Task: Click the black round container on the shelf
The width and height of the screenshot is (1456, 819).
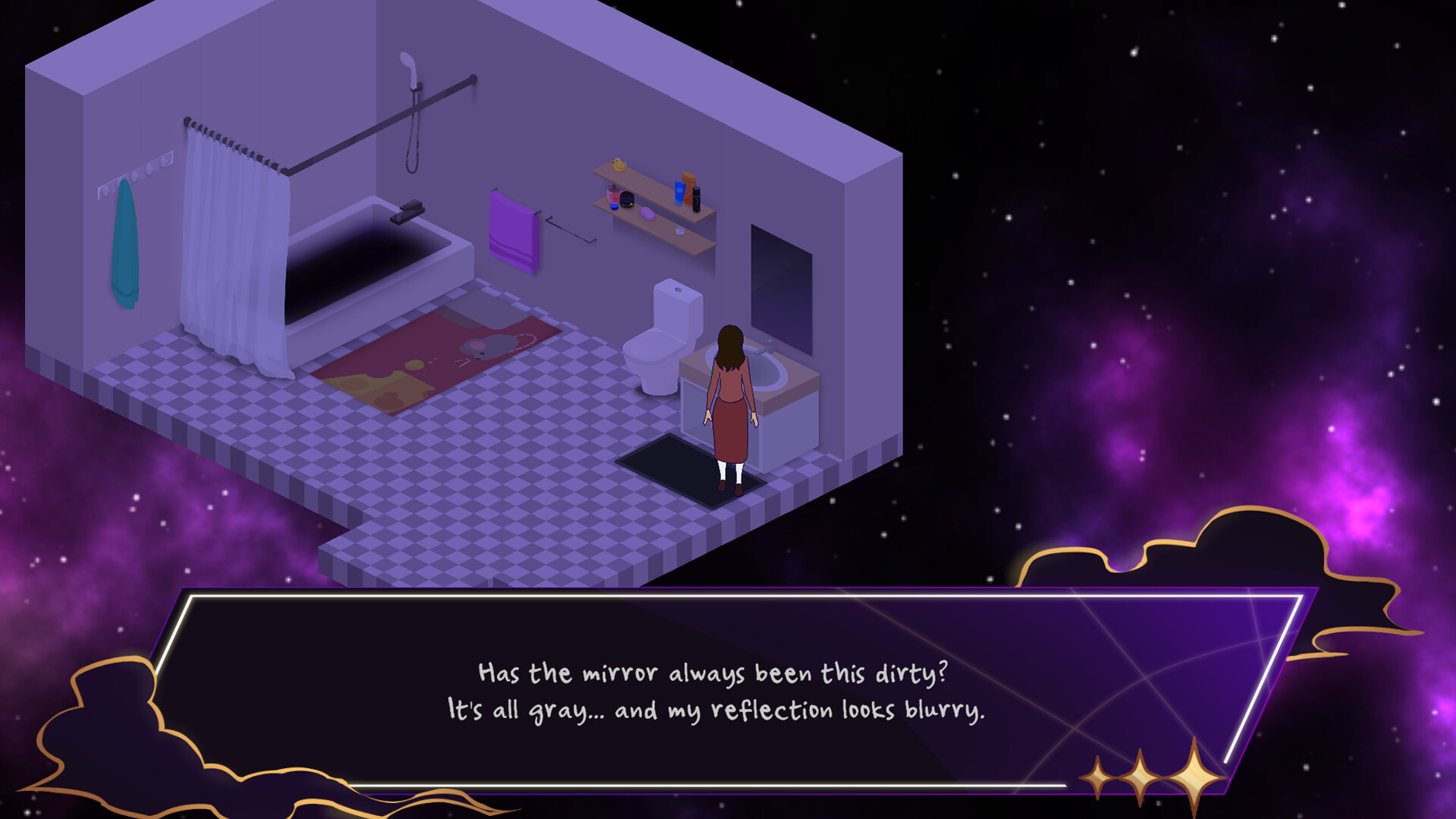Action: (627, 200)
